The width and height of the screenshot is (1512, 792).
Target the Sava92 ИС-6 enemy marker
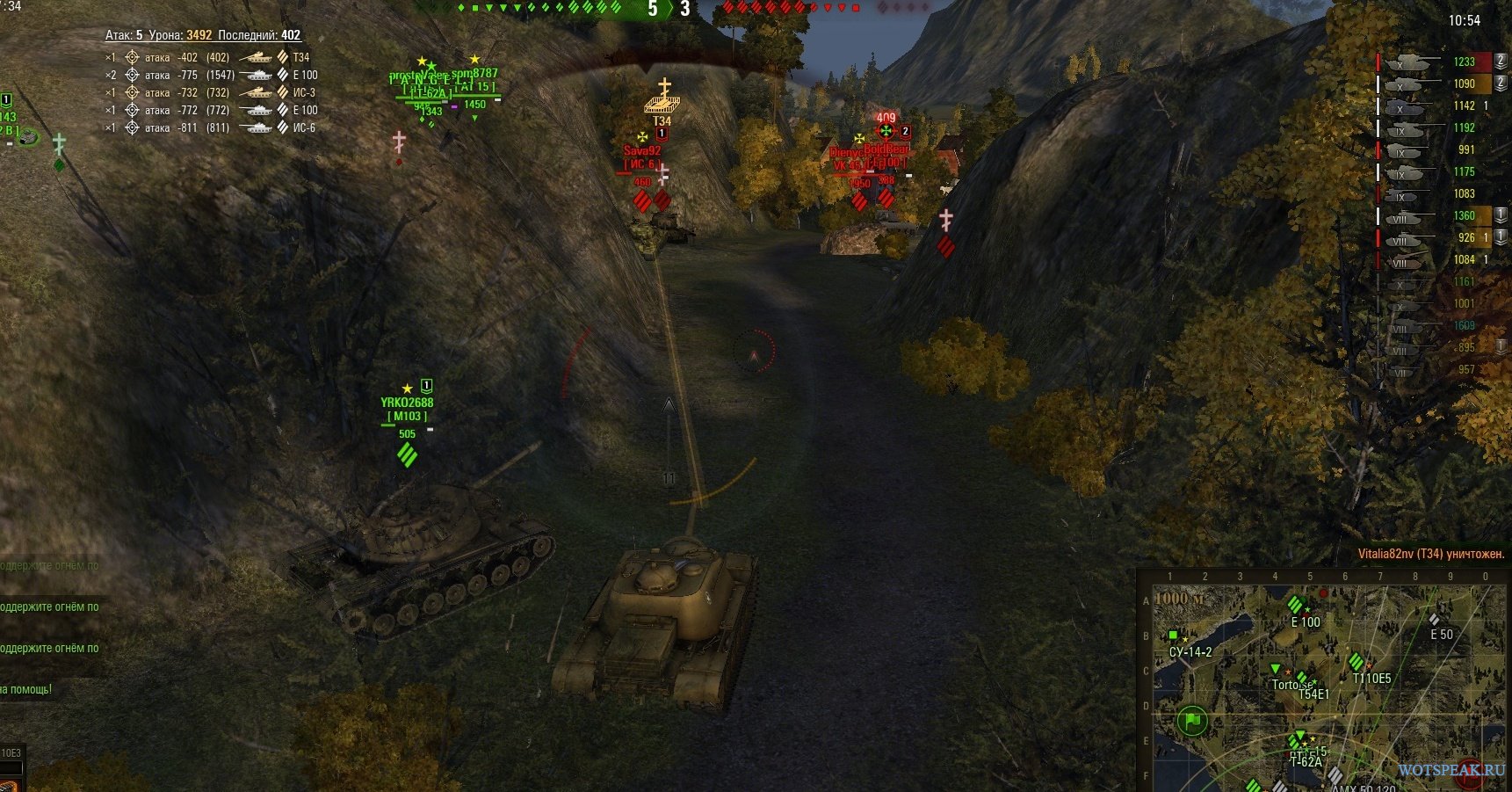(x=642, y=157)
